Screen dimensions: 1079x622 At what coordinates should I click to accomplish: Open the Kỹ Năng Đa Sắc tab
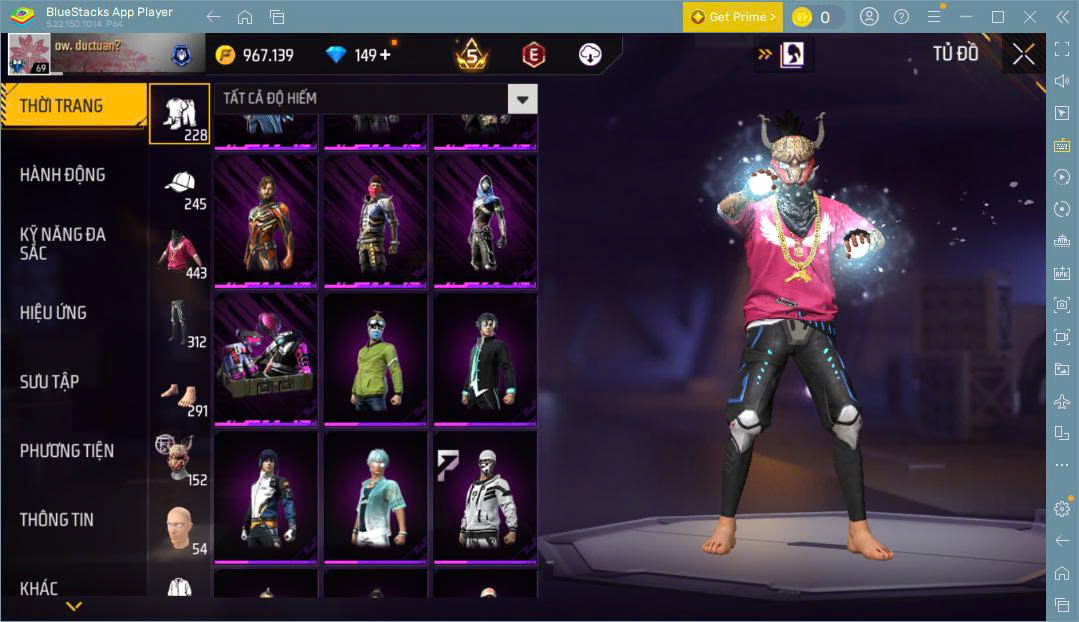click(x=62, y=243)
